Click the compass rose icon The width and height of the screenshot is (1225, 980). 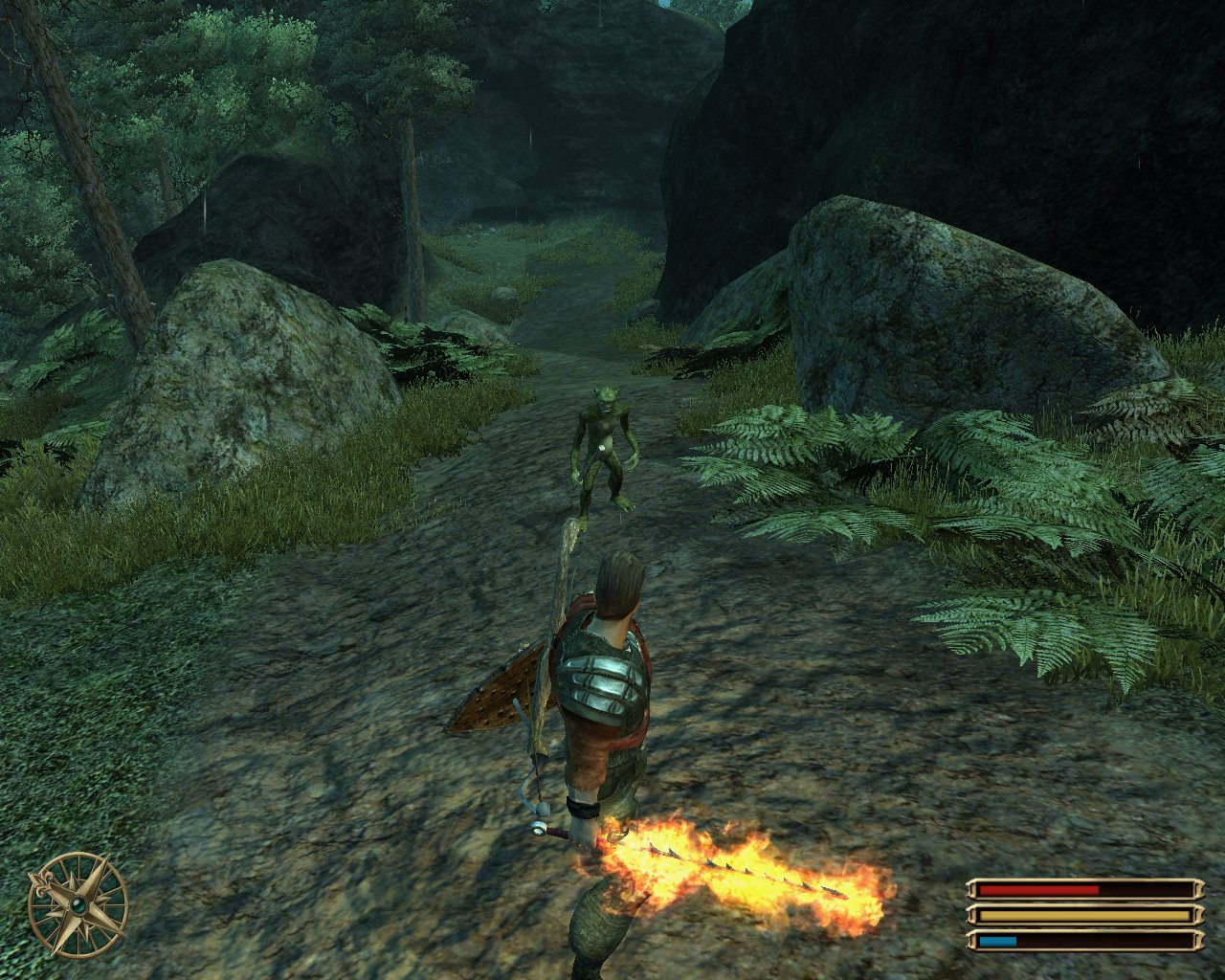tap(78, 903)
